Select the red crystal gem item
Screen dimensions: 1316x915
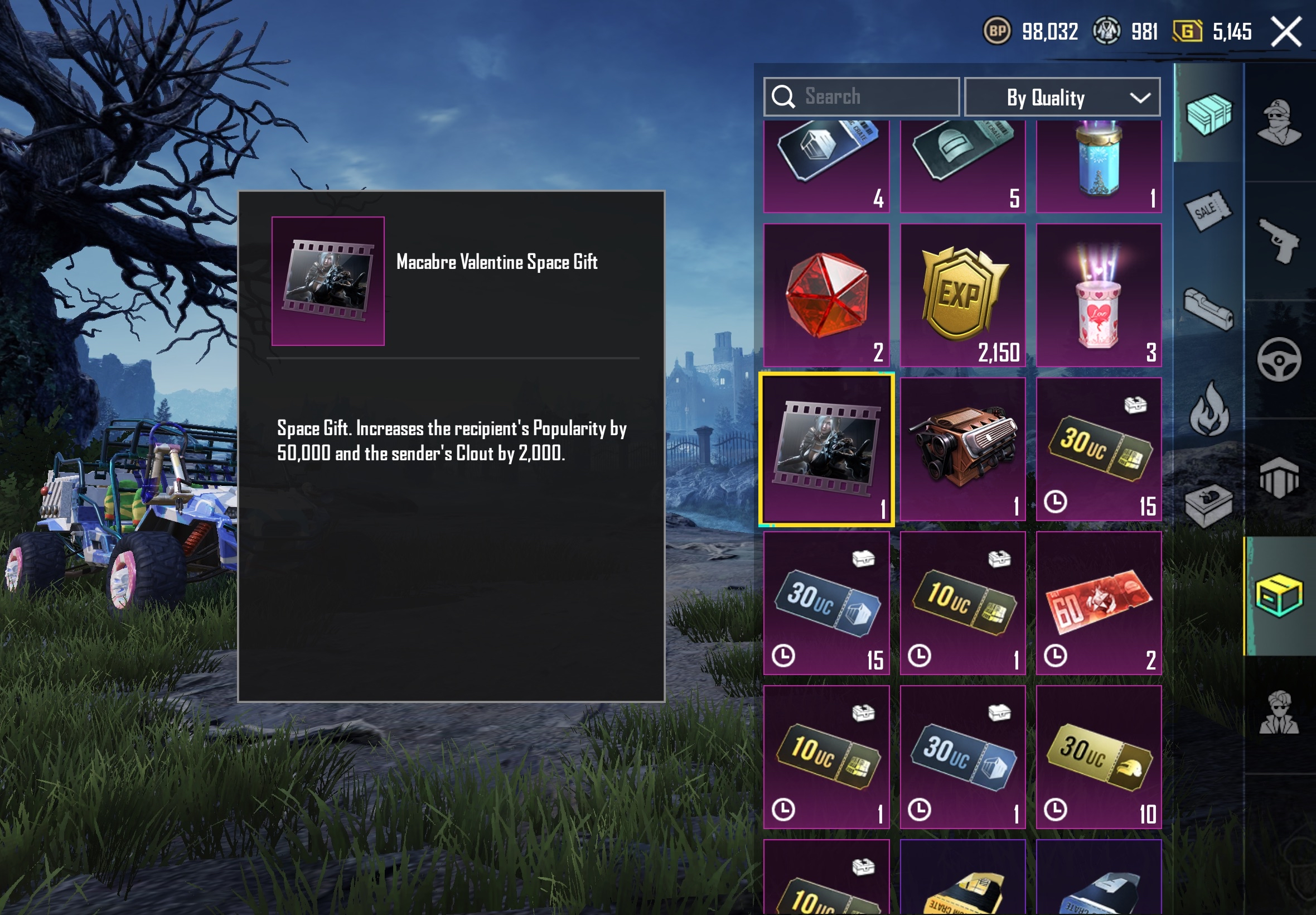pos(826,295)
